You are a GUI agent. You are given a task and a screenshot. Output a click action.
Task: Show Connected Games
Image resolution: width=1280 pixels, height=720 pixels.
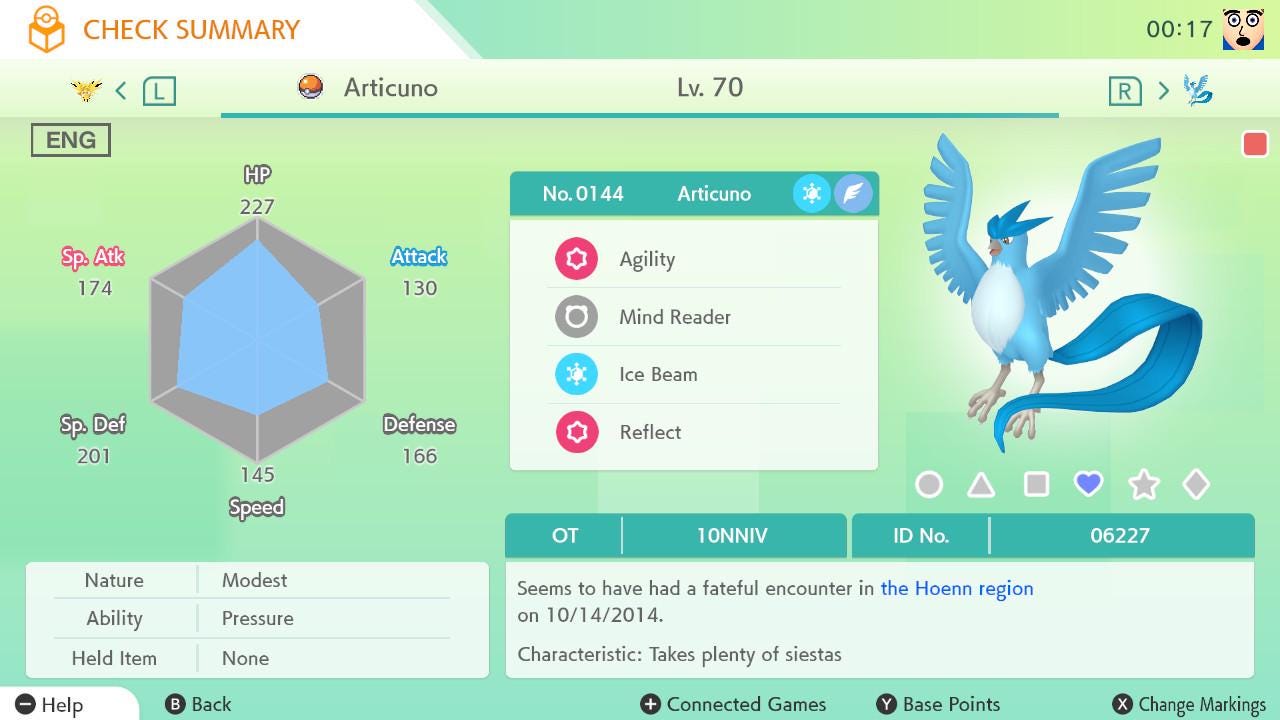(x=734, y=705)
